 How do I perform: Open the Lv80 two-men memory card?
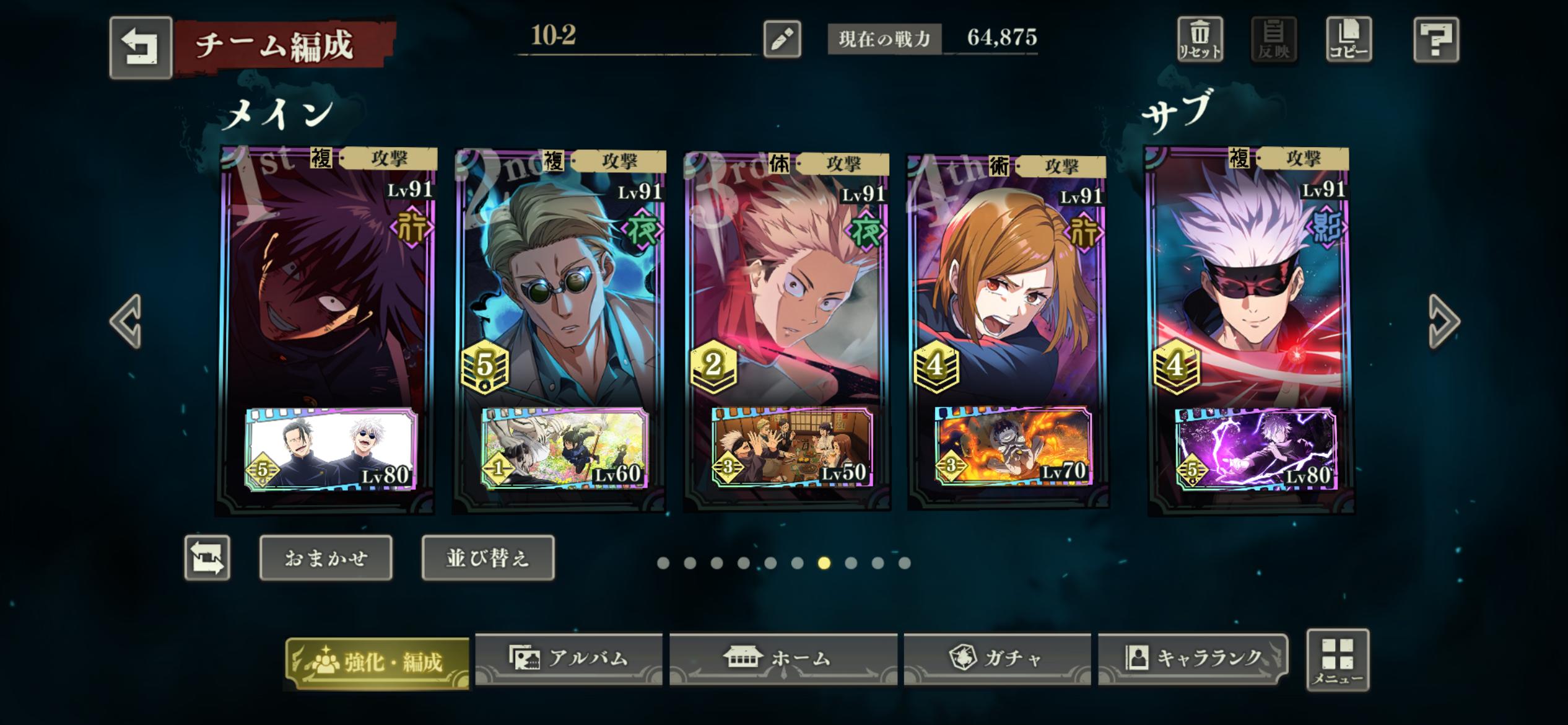coord(331,449)
